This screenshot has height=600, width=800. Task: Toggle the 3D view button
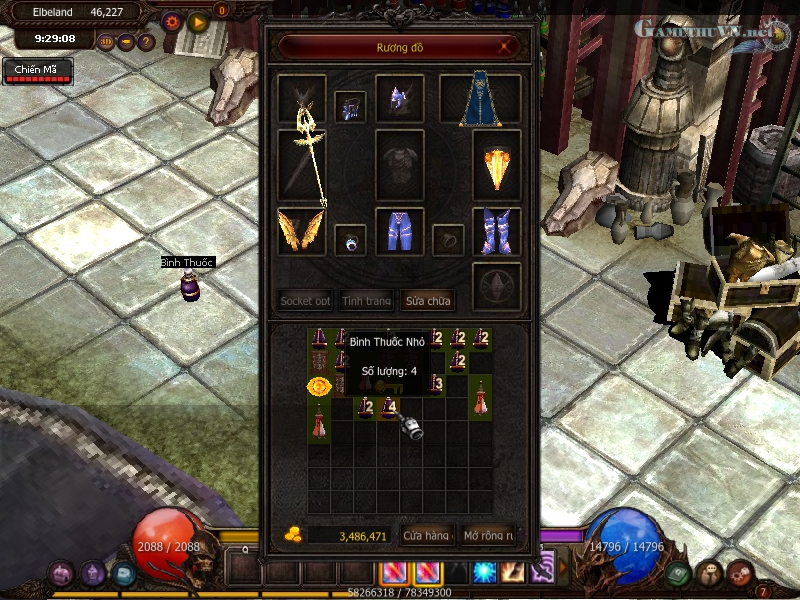point(106,42)
